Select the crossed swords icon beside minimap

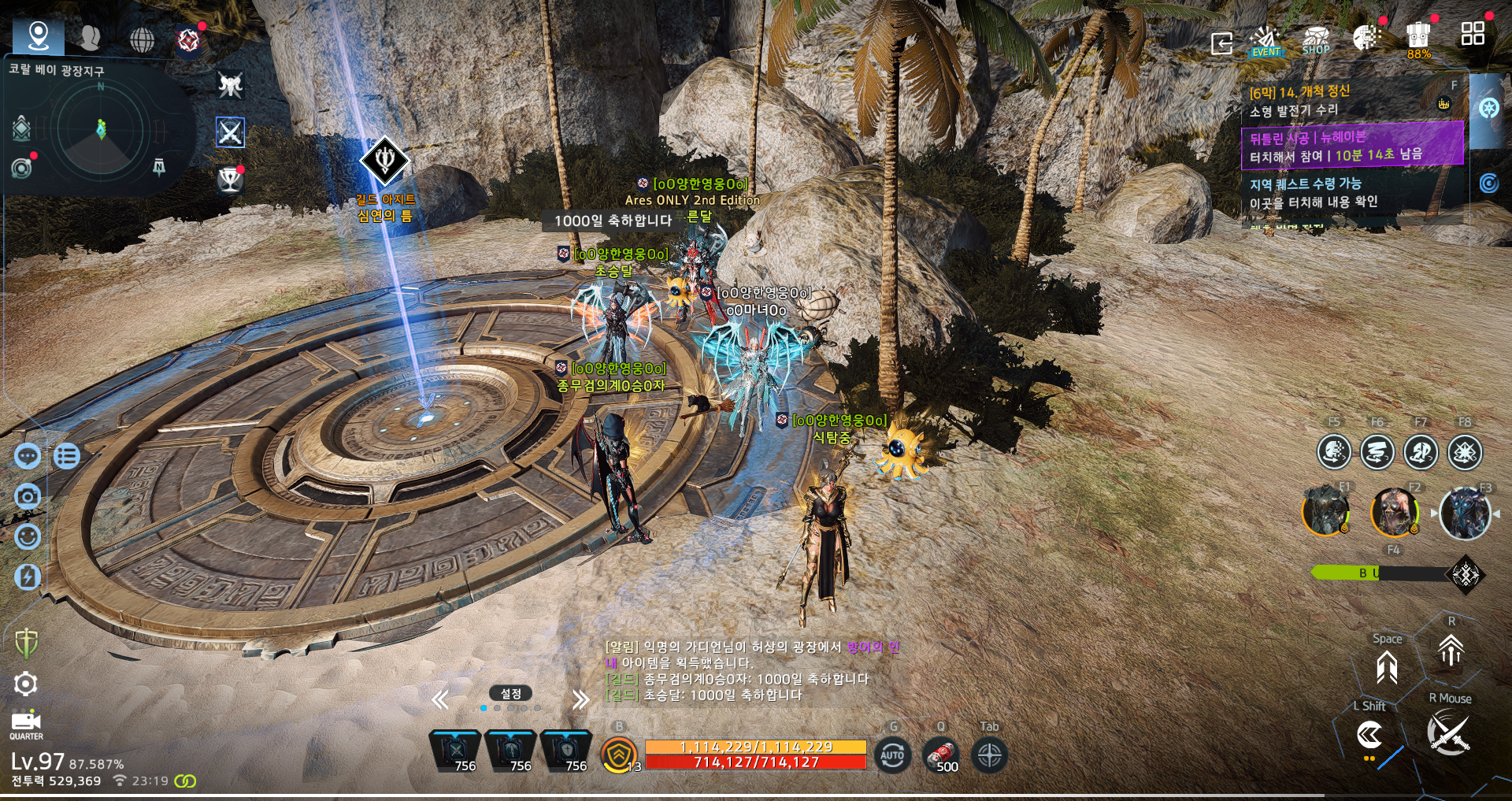tap(230, 132)
